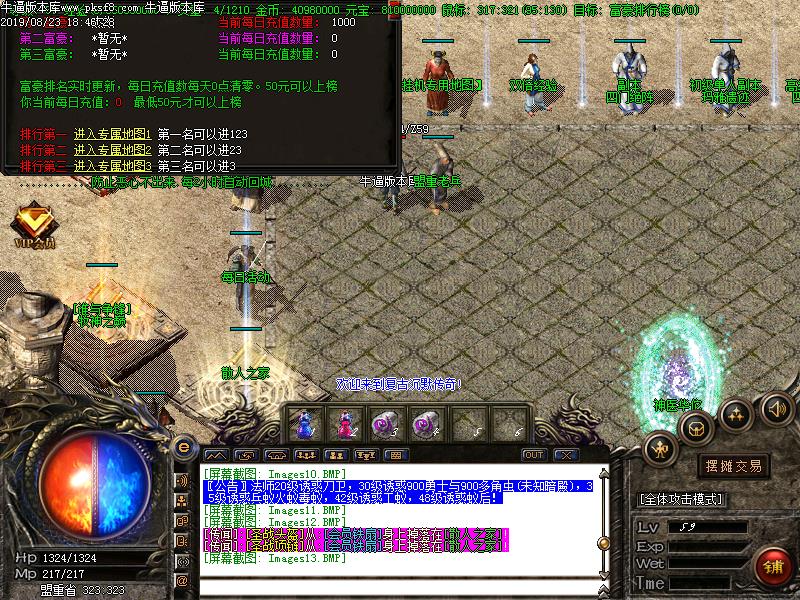Open the 摆摊交易 stall trade button
Screen dimensions: 800x600
point(733,466)
